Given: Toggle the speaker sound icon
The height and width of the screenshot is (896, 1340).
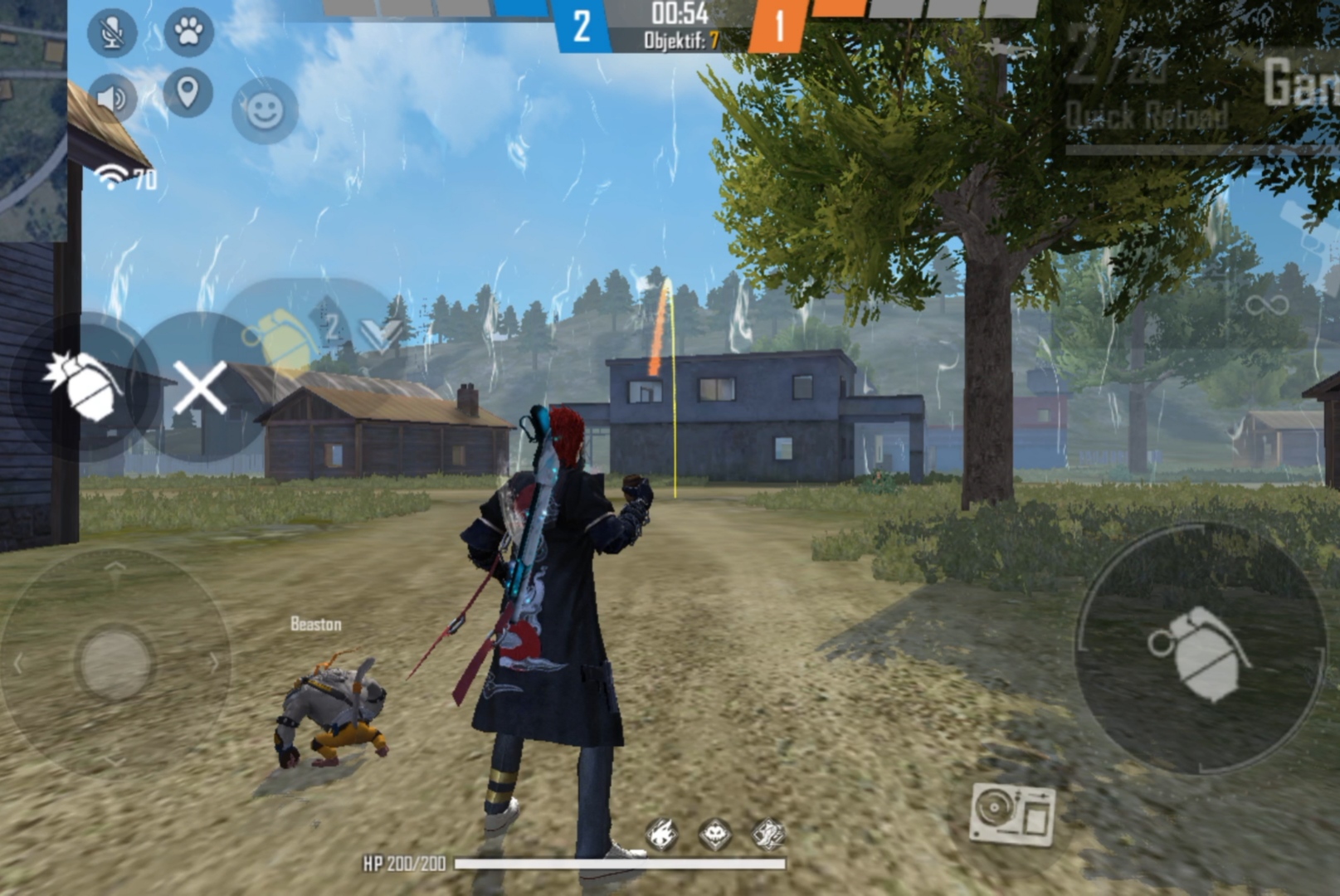Looking at the screenshot, I should [x=112, y=98].
